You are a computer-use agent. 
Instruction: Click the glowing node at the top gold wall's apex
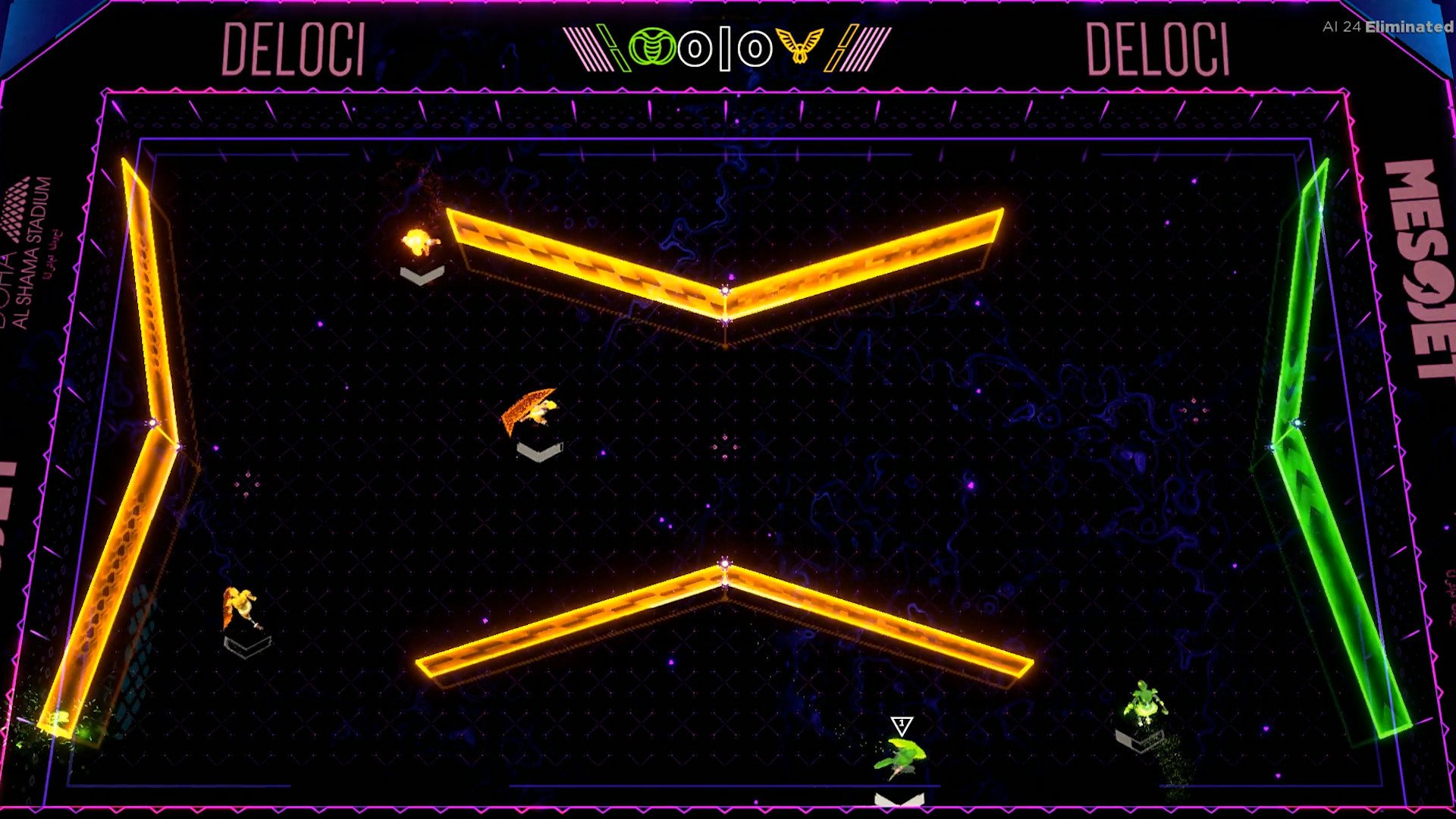(726, 290)
